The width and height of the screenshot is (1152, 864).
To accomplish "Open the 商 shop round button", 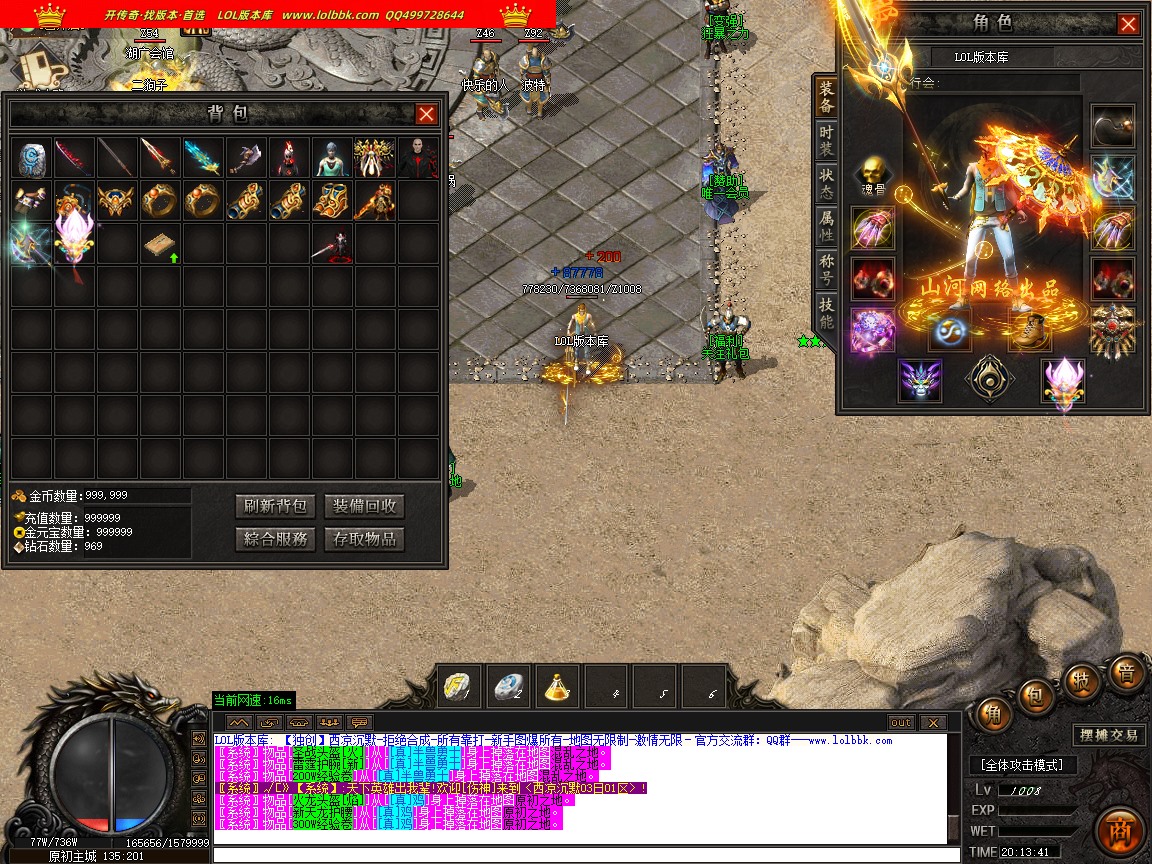I will pyautogui.click(x=1119, y=832).
